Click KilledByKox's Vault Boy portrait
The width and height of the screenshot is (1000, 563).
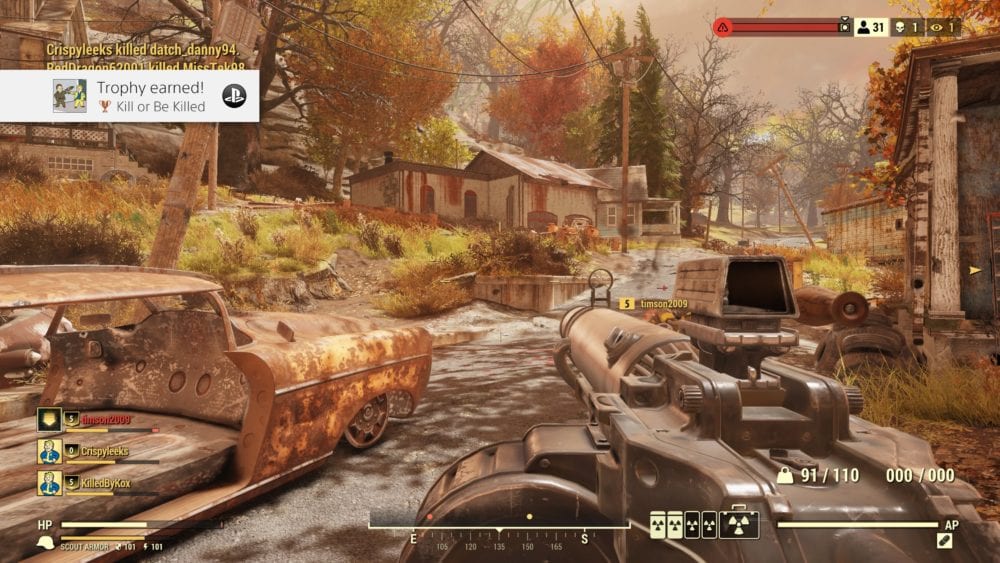(x=50, y=483)
